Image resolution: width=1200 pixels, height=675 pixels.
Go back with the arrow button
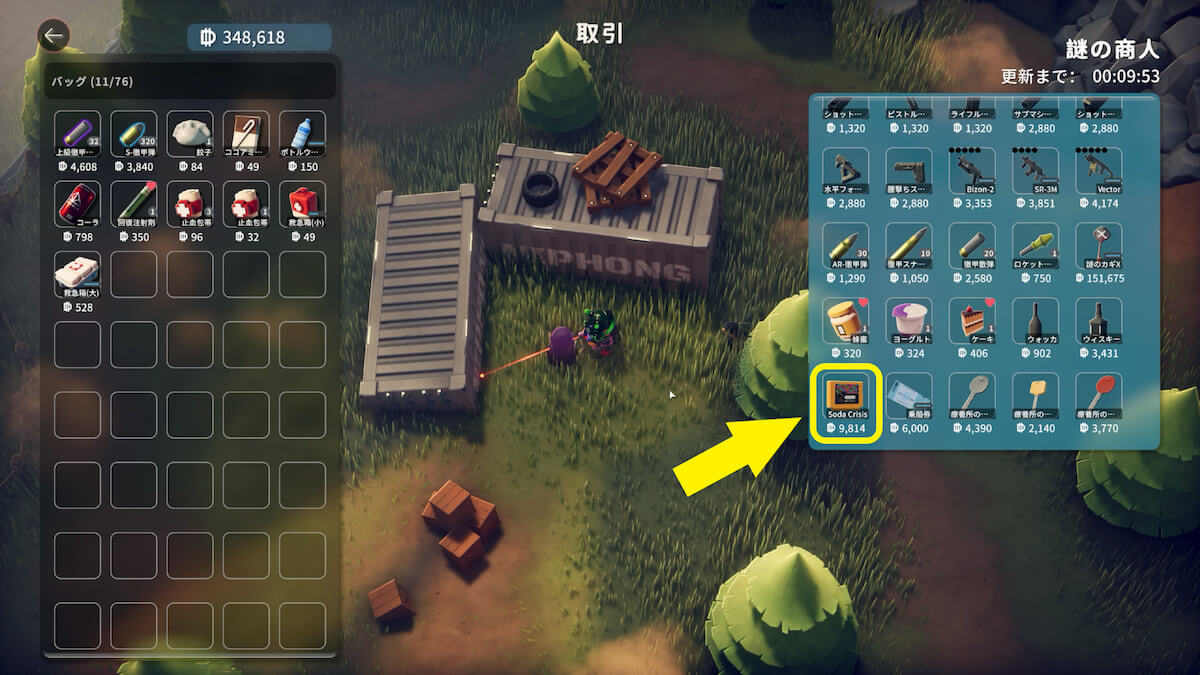click(53, 37)
